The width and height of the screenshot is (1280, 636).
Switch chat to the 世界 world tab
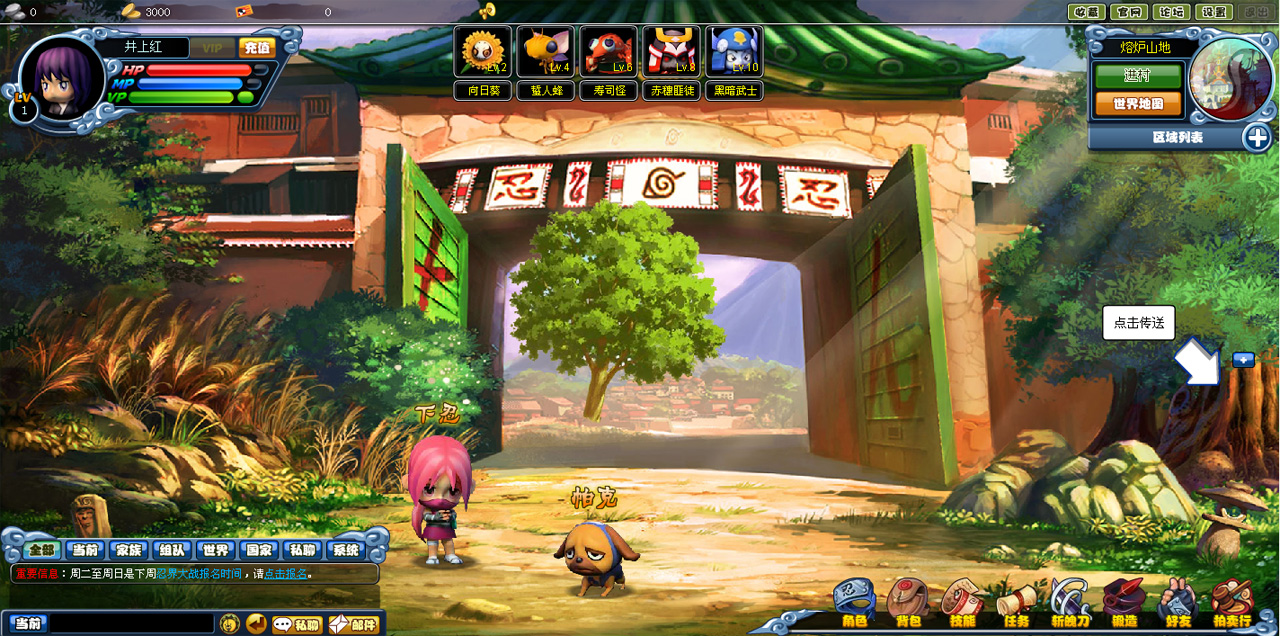click(x=215, y=550)
